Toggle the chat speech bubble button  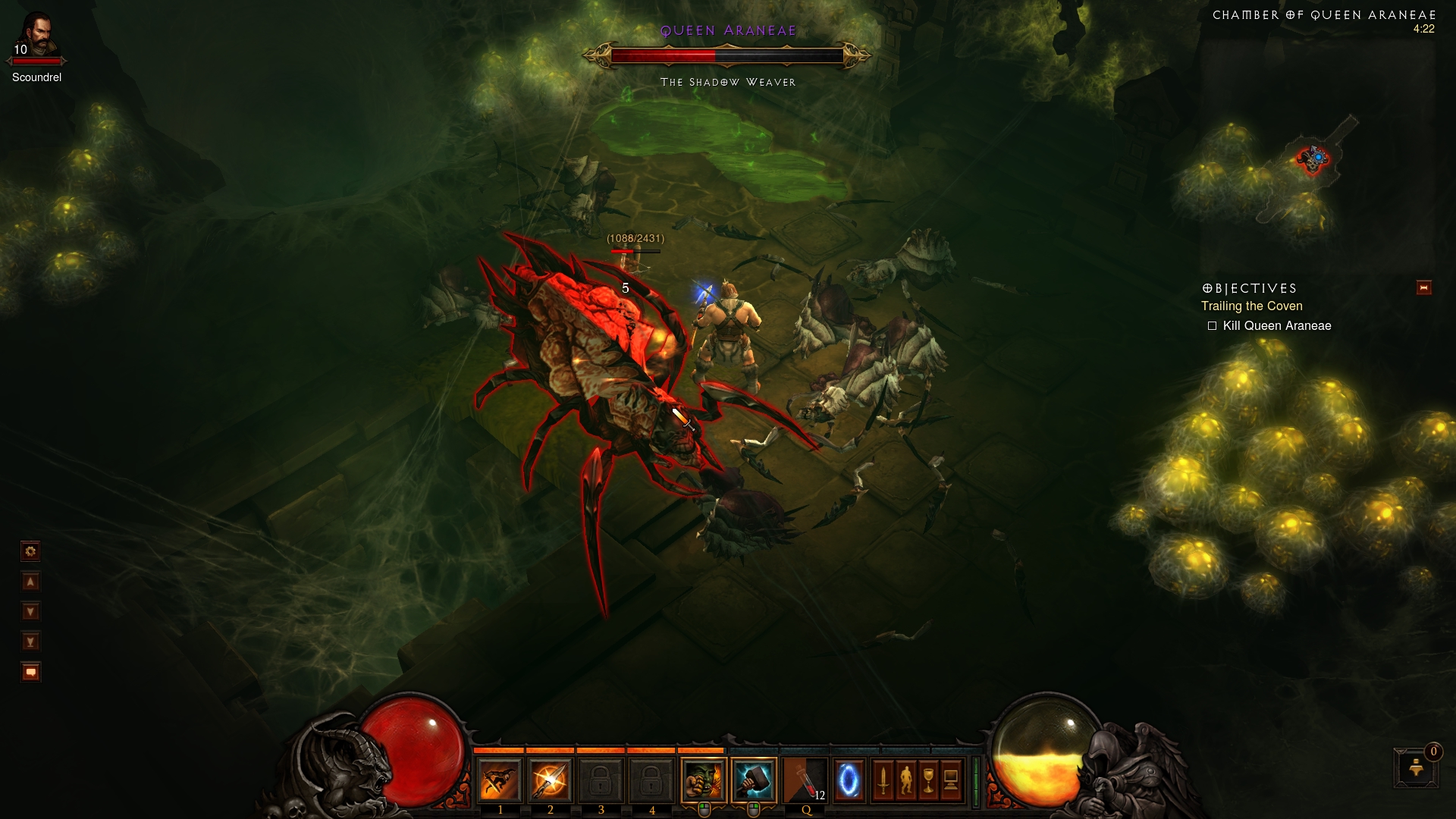pos(30,673)
